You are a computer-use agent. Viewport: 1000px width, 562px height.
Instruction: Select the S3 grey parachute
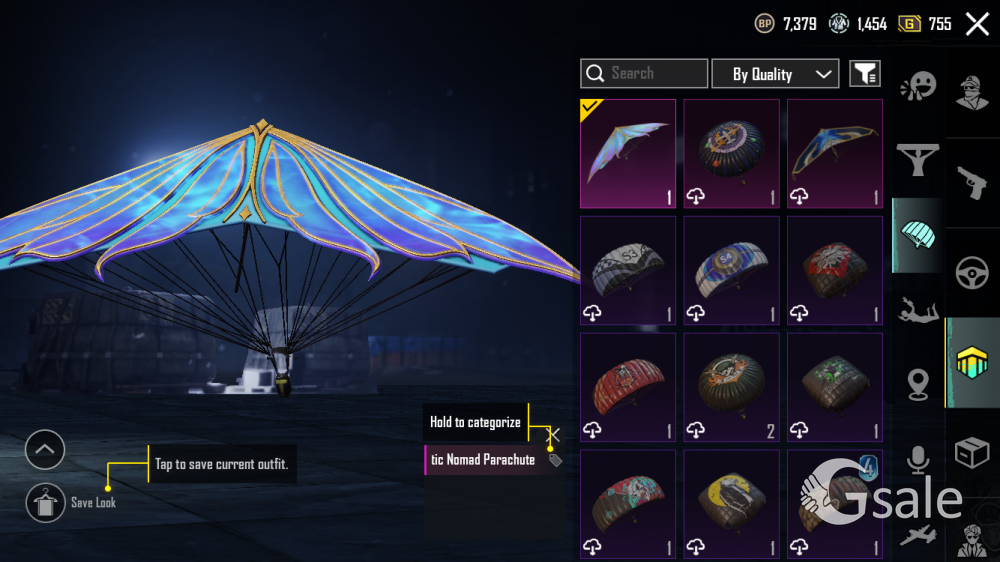pyautogui.click(x=628, y=270)
